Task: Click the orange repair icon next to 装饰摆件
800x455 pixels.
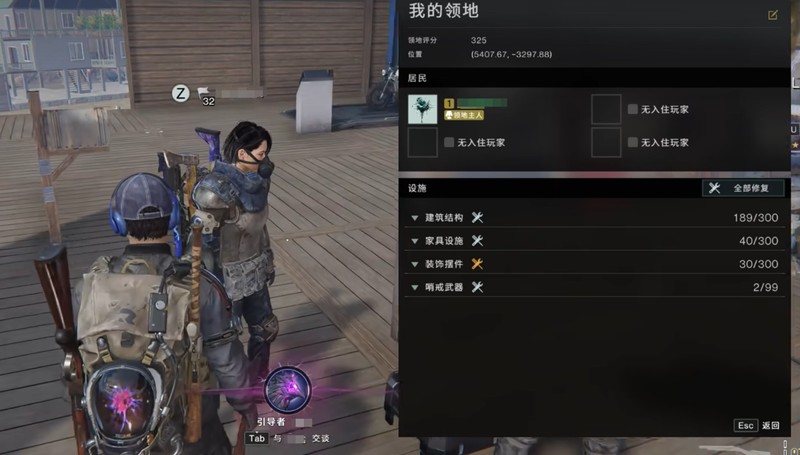Action: click(x=477, y=264)
